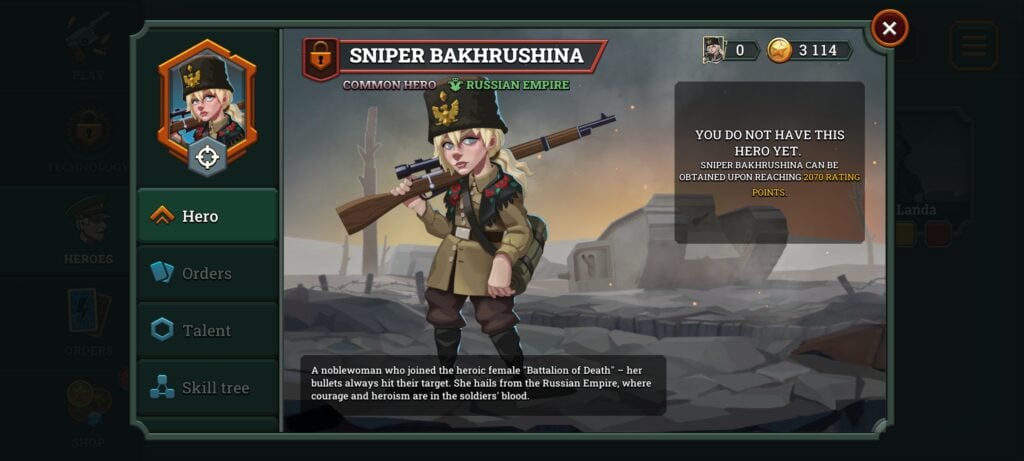Select the Talent tab
The width and height of the screenshot is (1024, 461).
[207, 330]
